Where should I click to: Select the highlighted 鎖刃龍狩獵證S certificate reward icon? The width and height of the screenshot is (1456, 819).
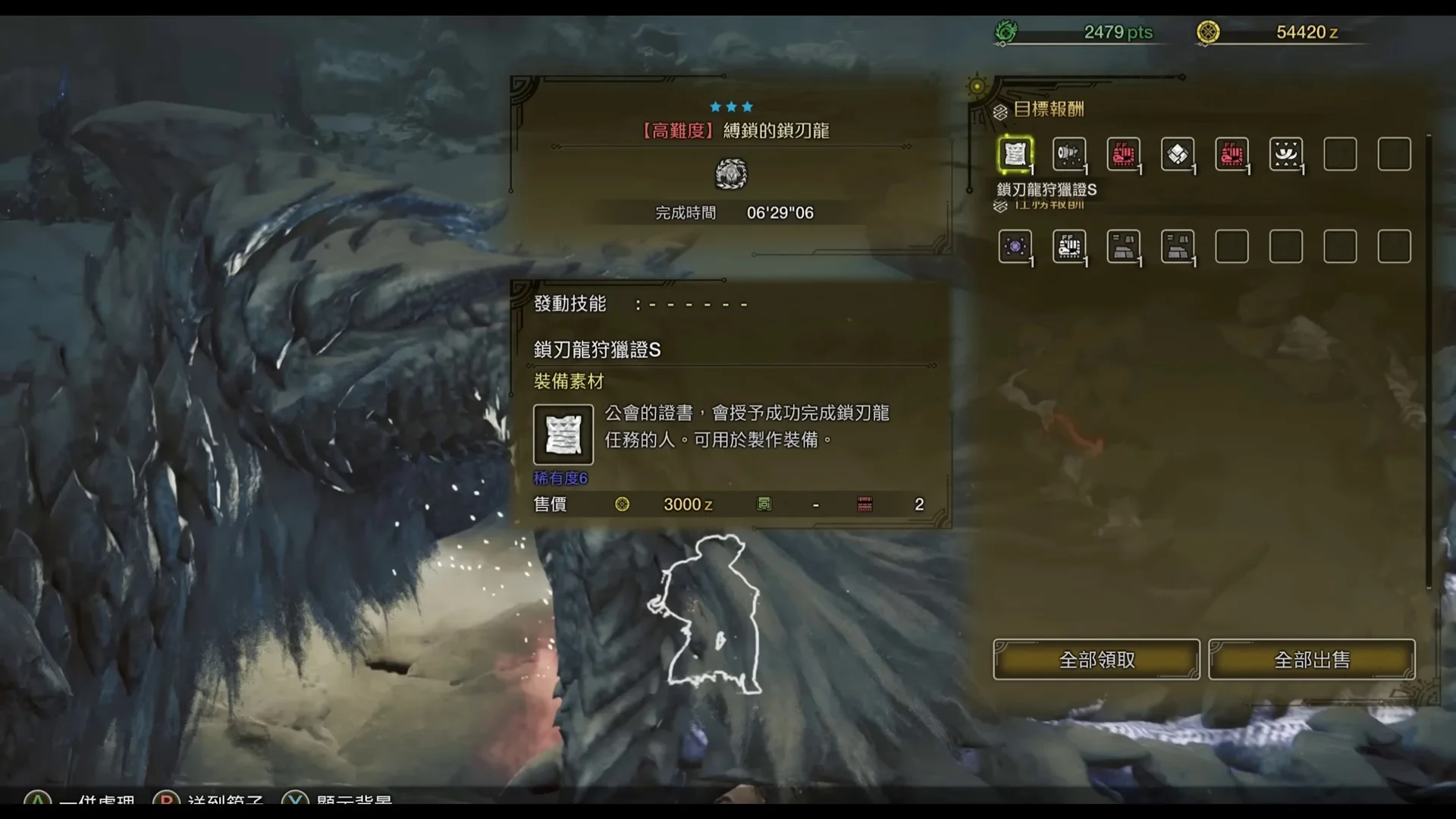[1015, 154]
